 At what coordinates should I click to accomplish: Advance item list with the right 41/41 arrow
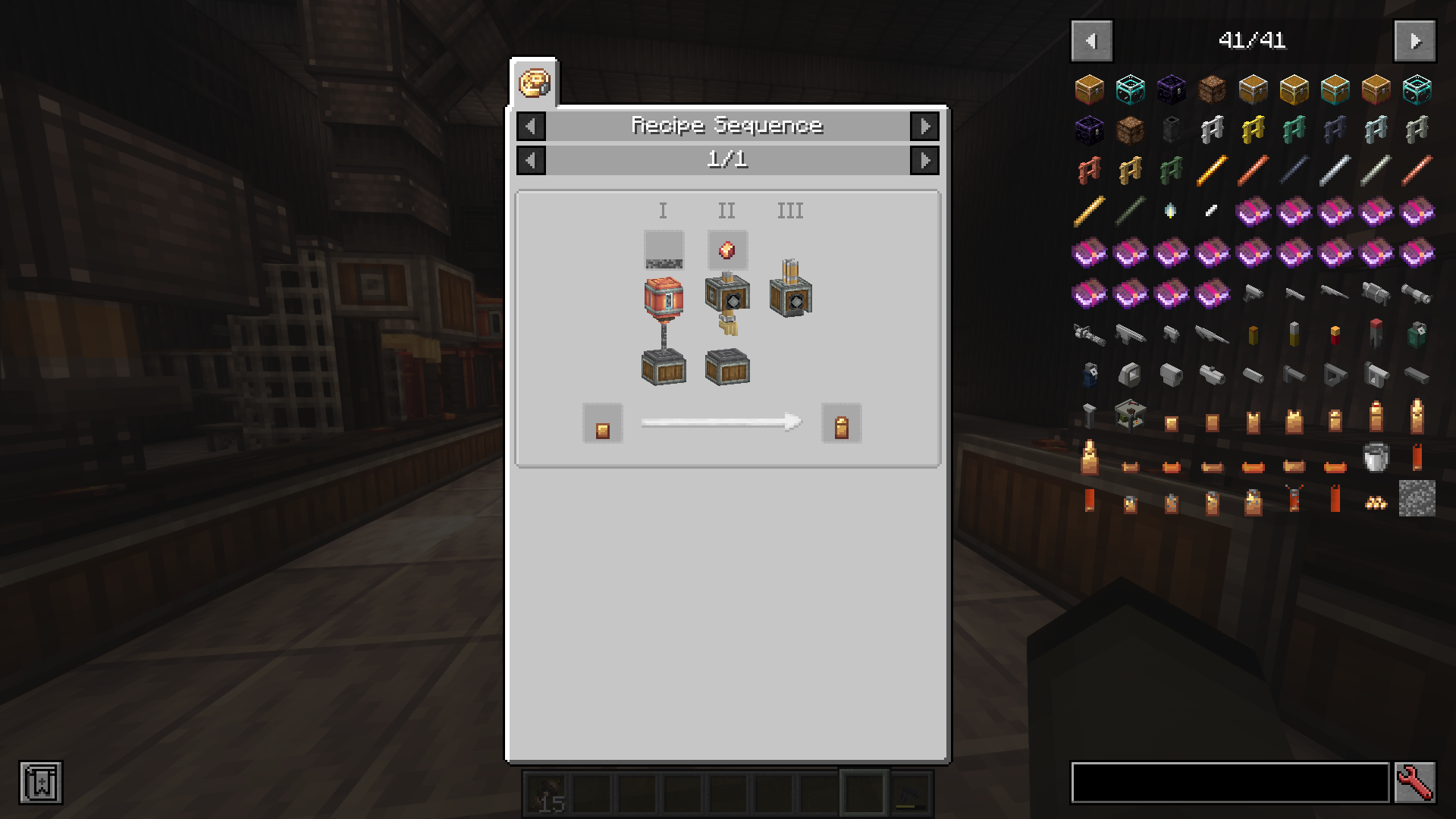pyautogui.click(x=1415, y=41)
